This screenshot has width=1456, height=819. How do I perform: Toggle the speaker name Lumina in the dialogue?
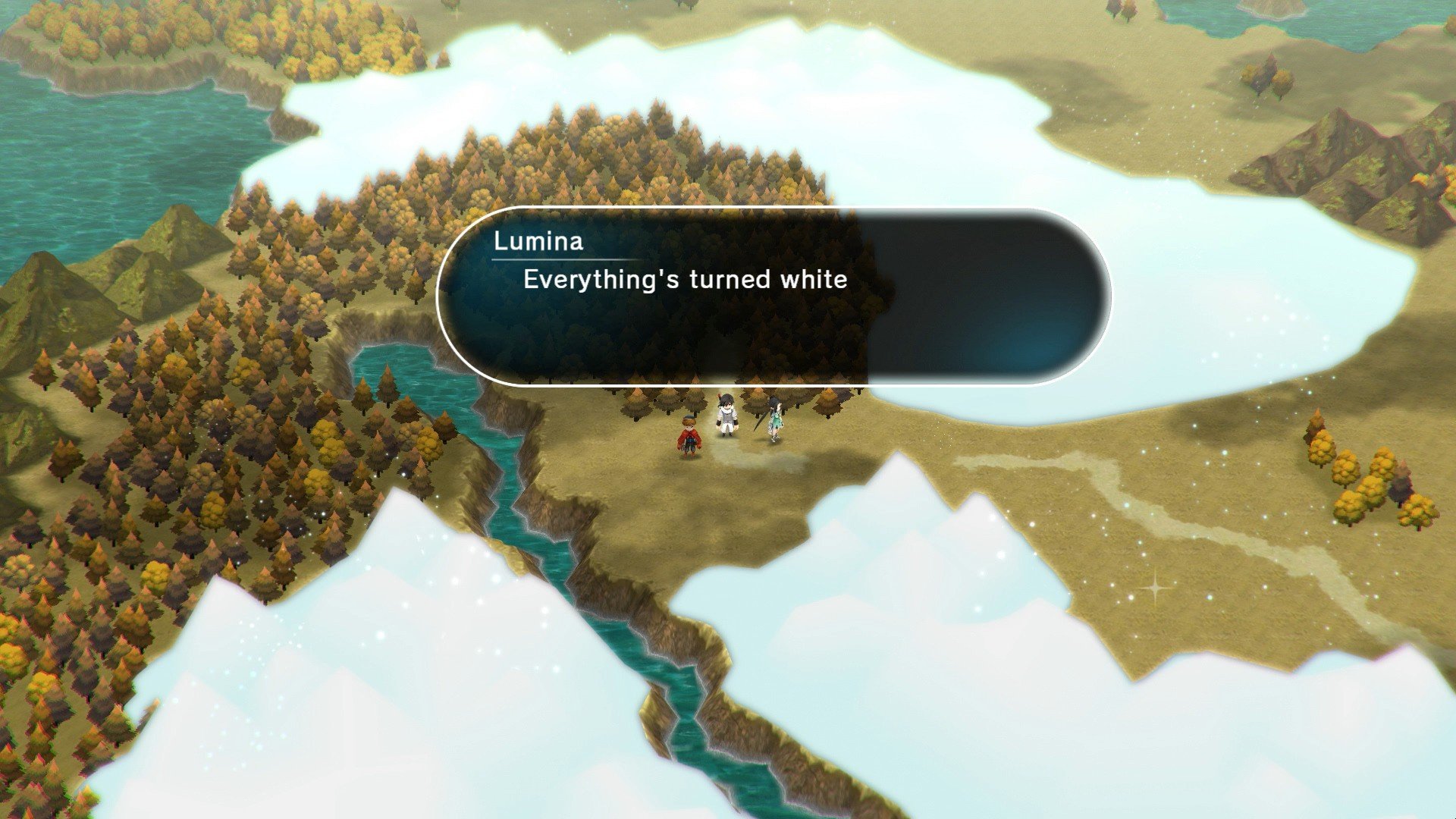537,244
